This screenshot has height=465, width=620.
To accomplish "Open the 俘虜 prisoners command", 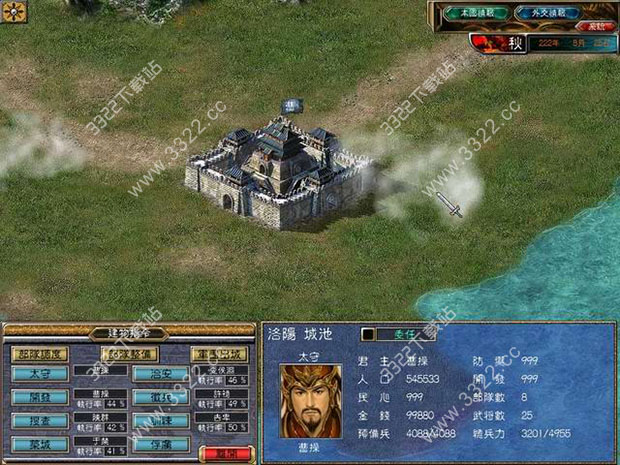I will click(x=161, y=444).
